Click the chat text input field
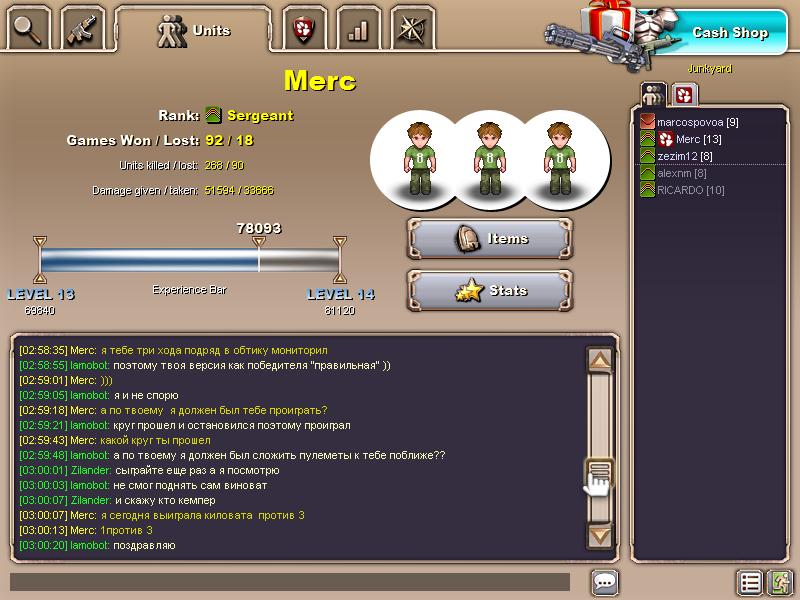 coord(290,581)
